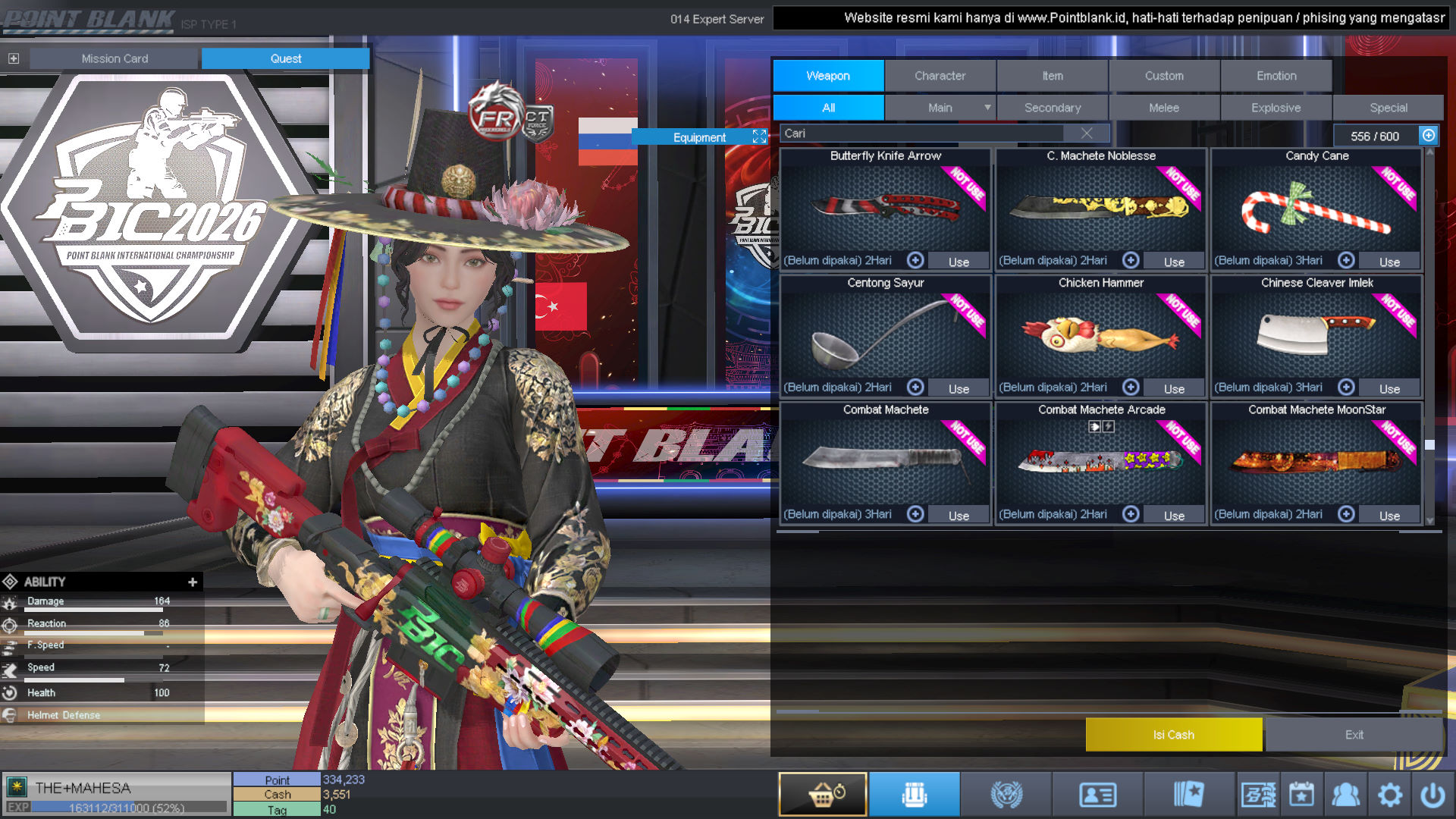
Task: Show the Emotion tab
Action: pos(1276,76)
